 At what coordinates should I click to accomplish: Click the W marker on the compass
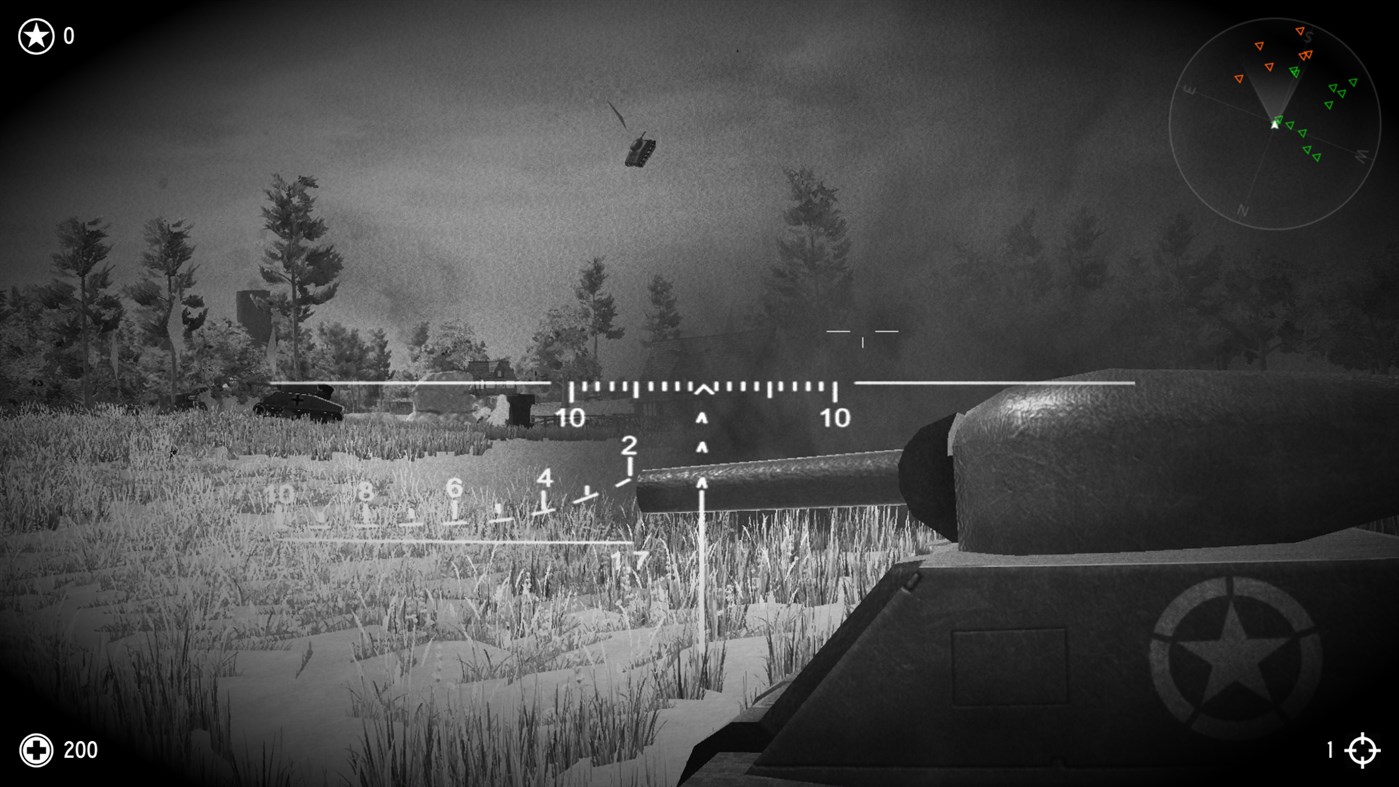pos(1363,155)
